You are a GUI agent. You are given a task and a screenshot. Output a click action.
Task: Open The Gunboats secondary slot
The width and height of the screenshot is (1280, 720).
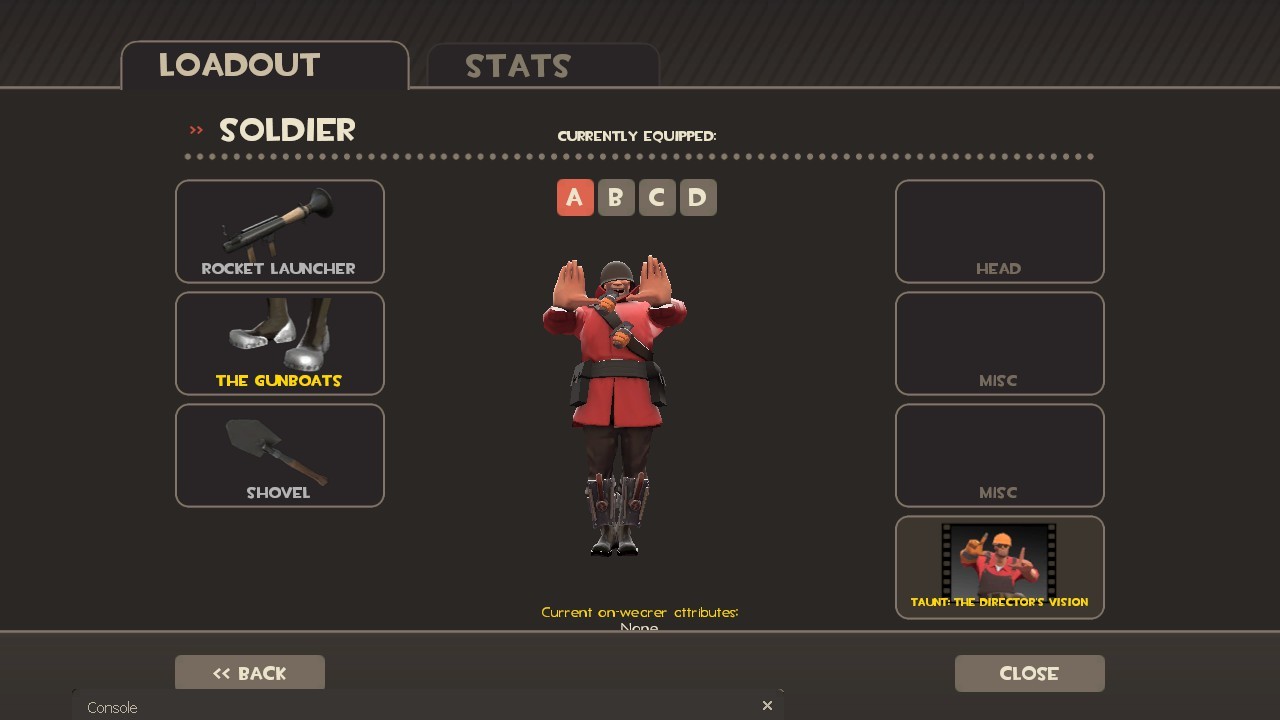pos(280,343)
